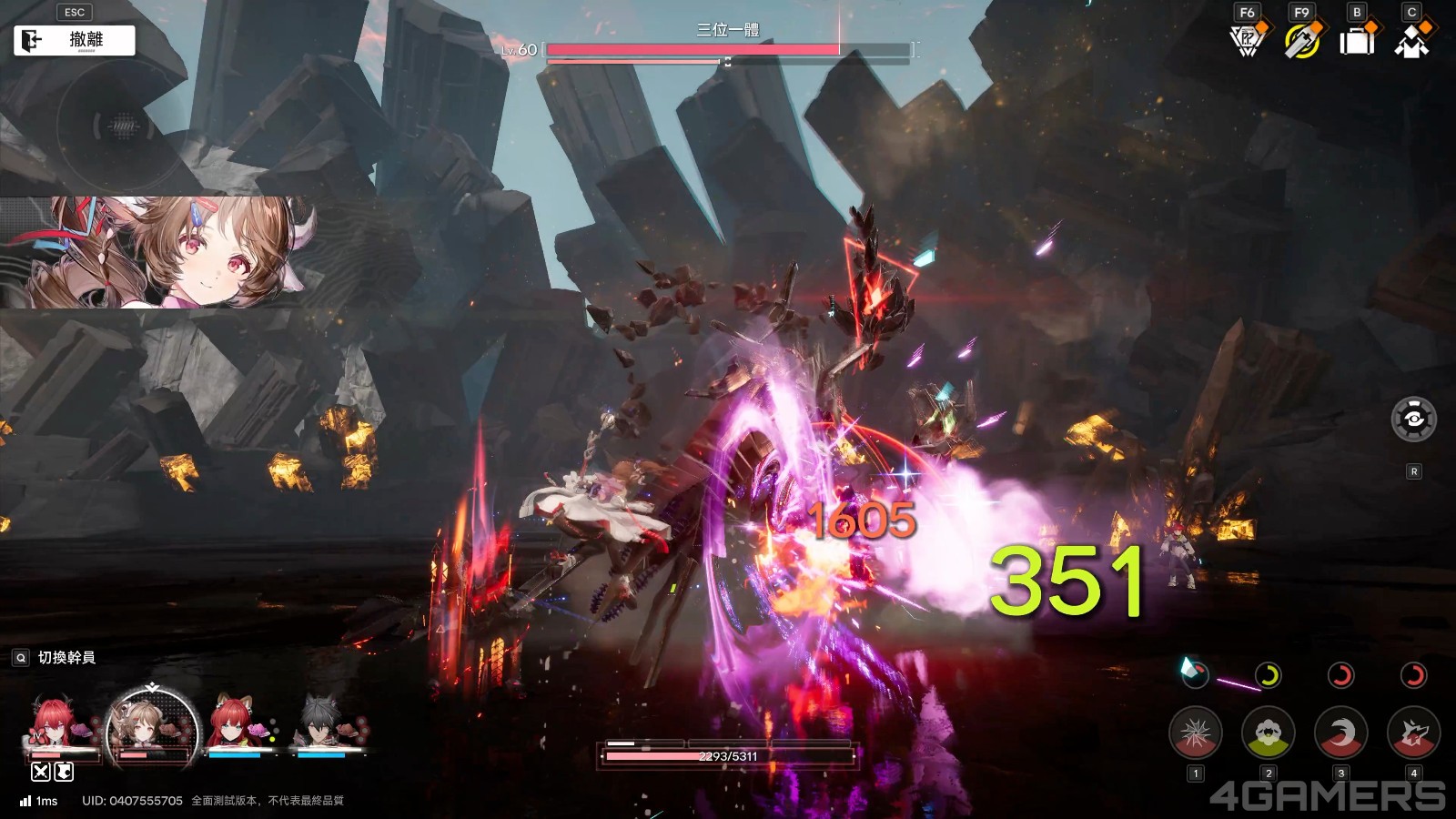Toggle the camera eye lock-on button

pos(1413,420)
